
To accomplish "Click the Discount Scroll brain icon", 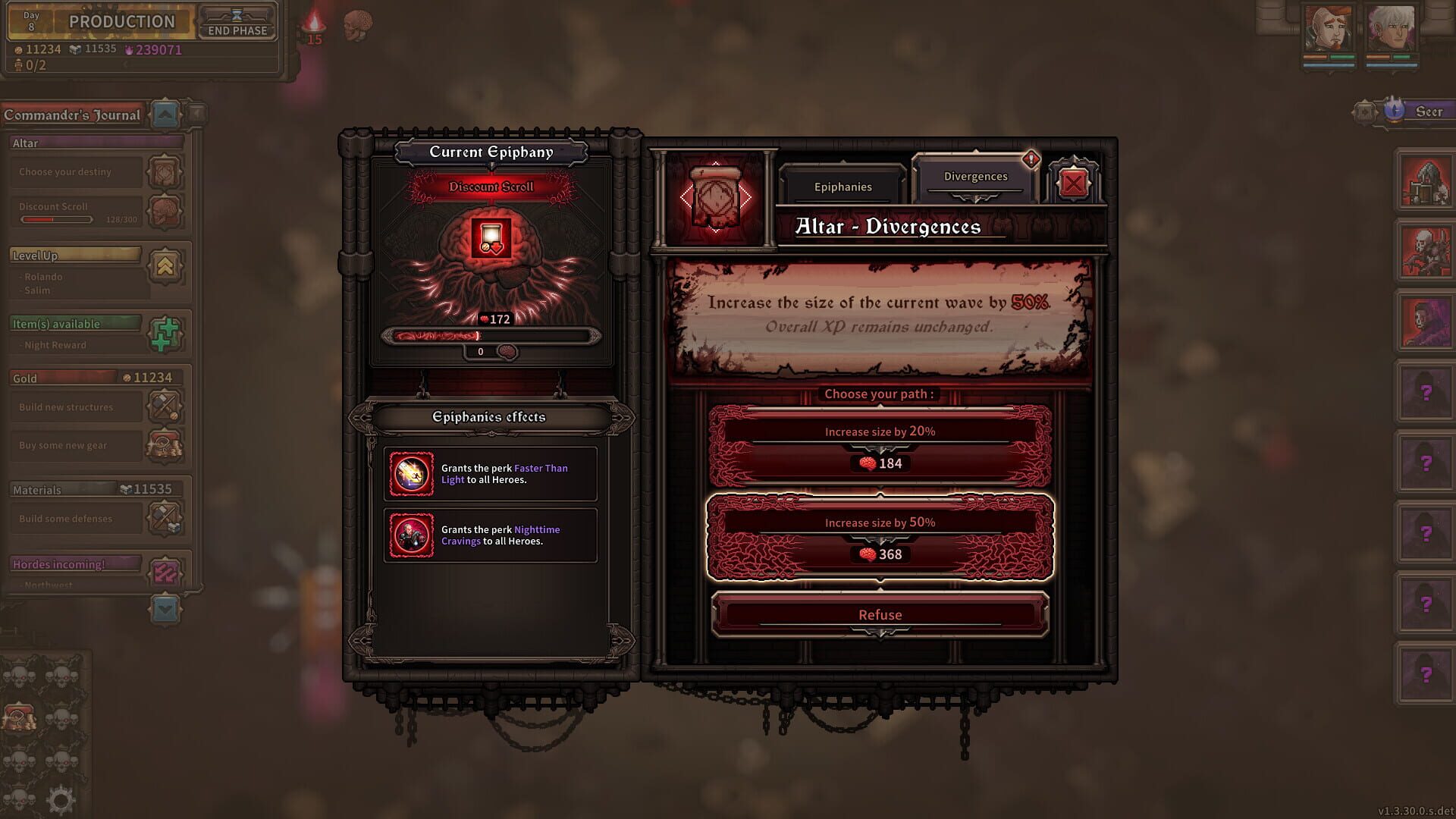I will (165, 212).
